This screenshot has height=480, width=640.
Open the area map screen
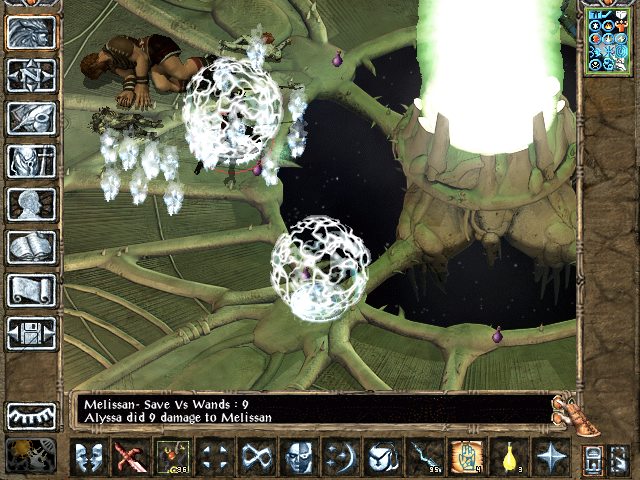coord(31,75)
